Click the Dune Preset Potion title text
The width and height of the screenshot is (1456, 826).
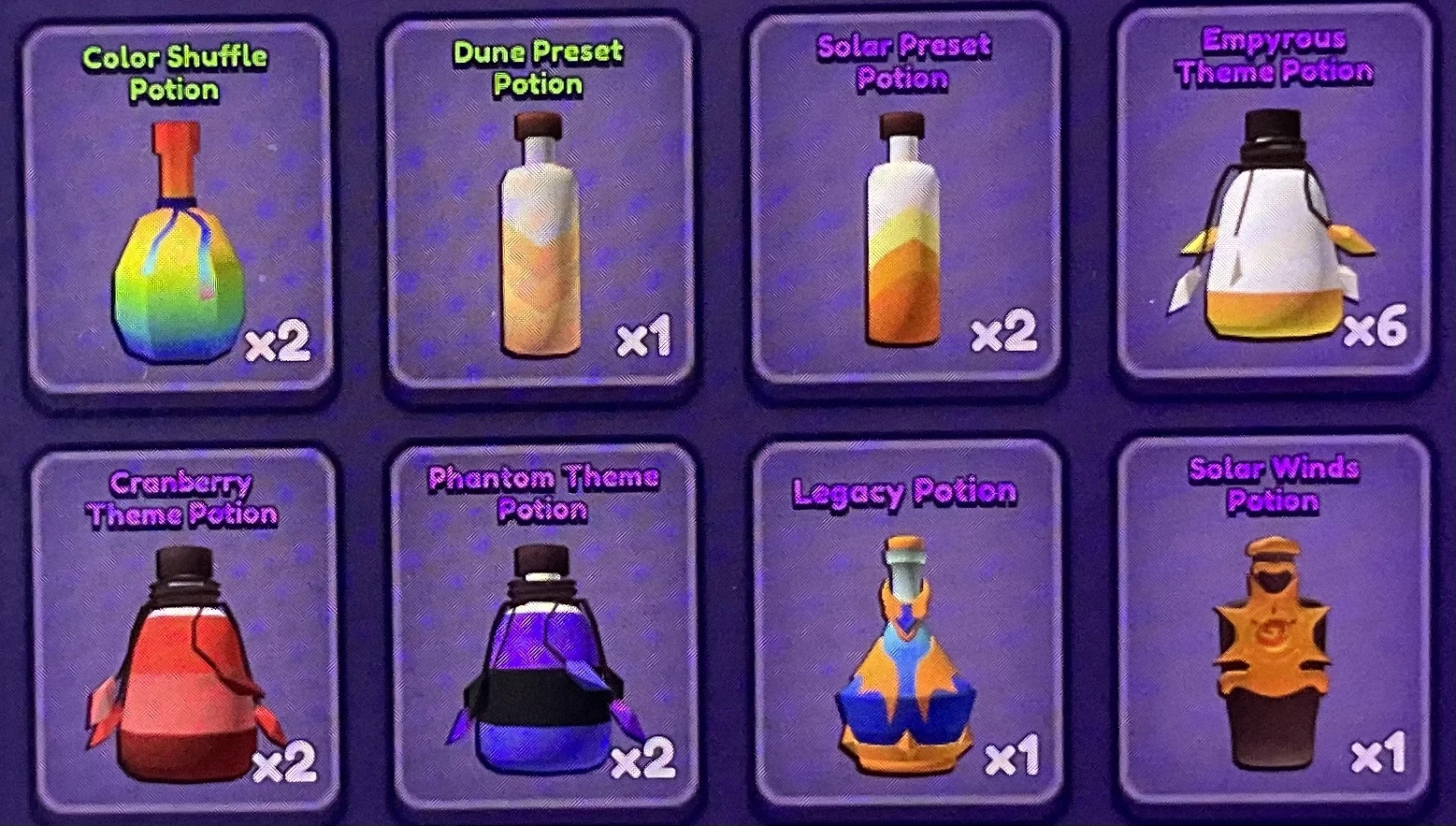539,67
